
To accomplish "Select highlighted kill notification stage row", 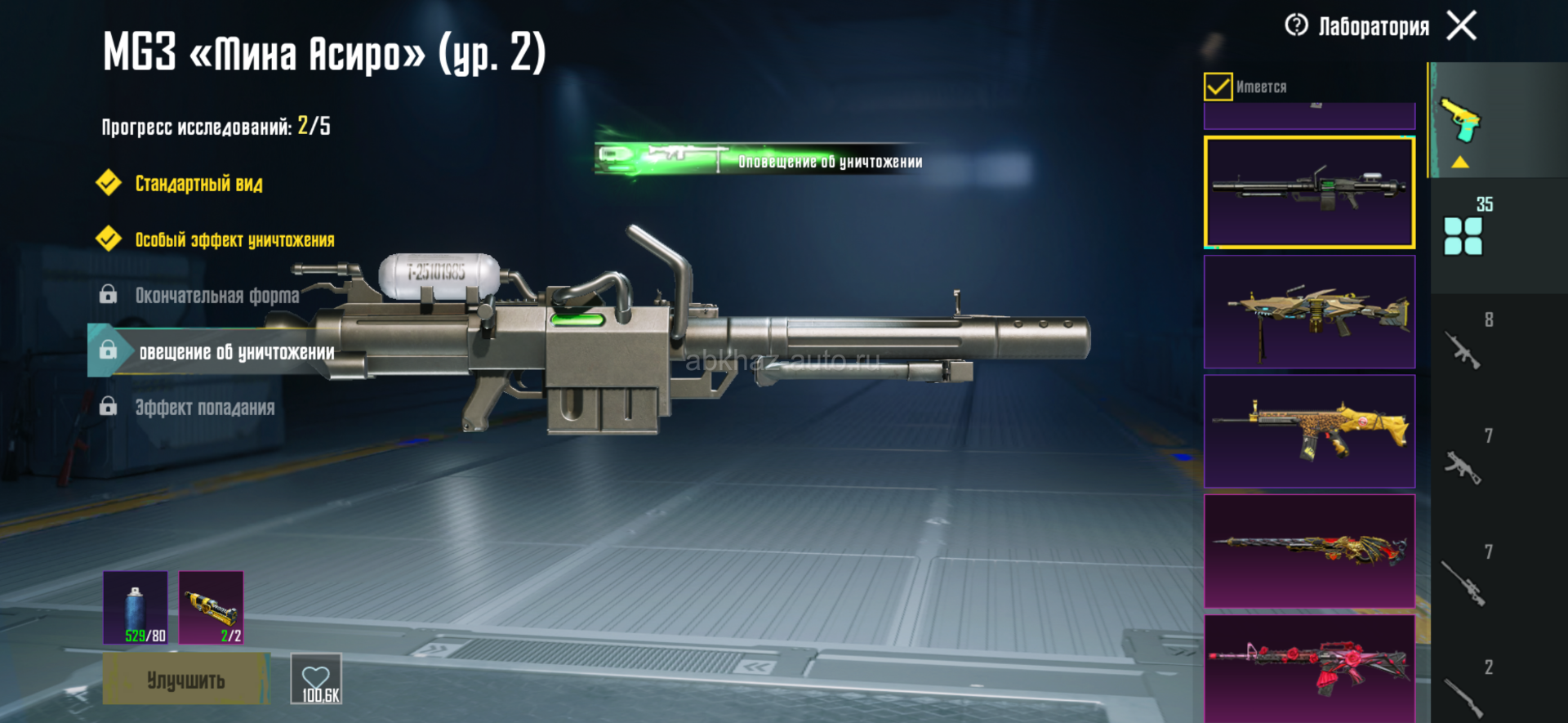I will (236, 352).
